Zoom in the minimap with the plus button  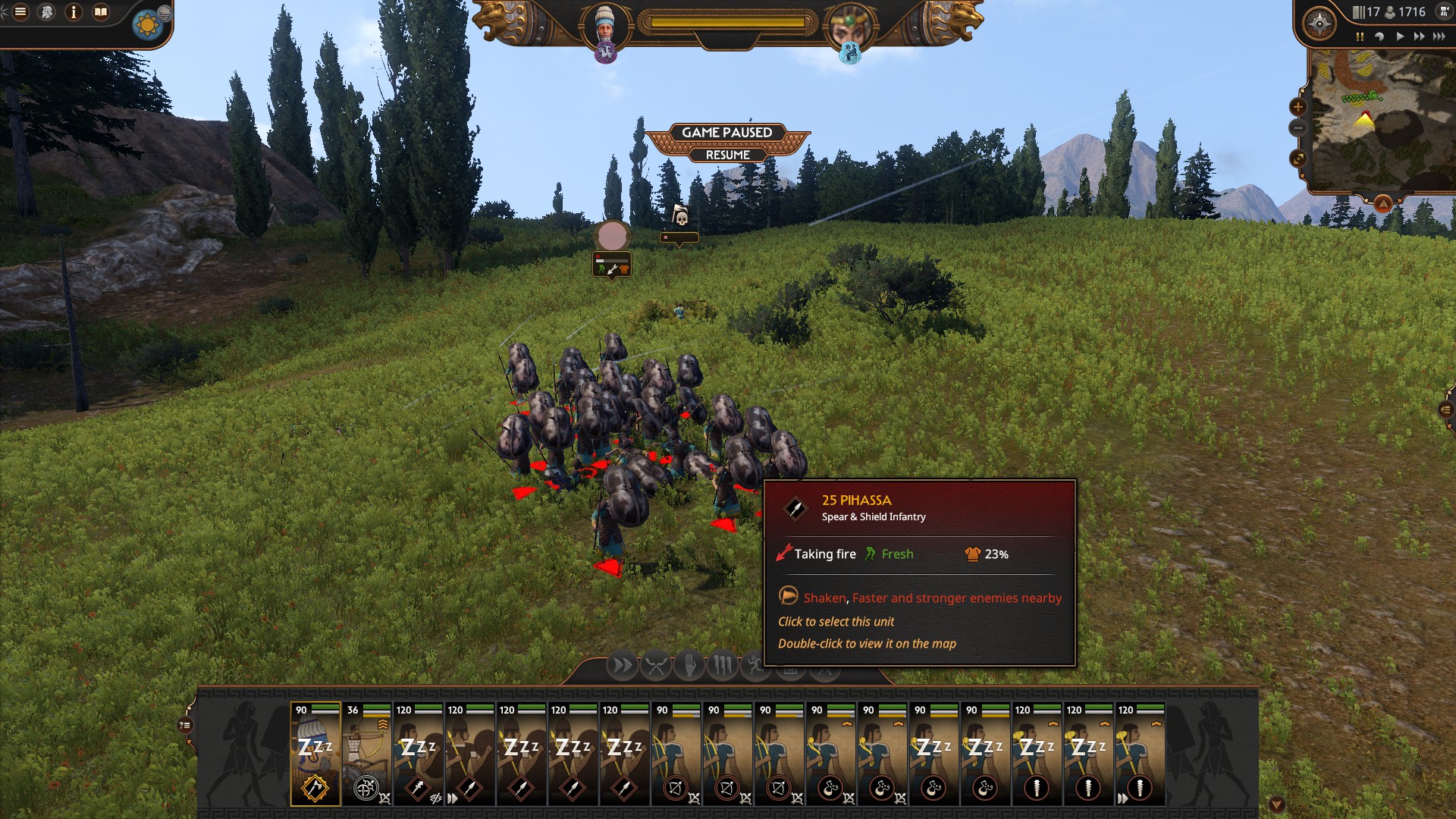click(1298, 106)
